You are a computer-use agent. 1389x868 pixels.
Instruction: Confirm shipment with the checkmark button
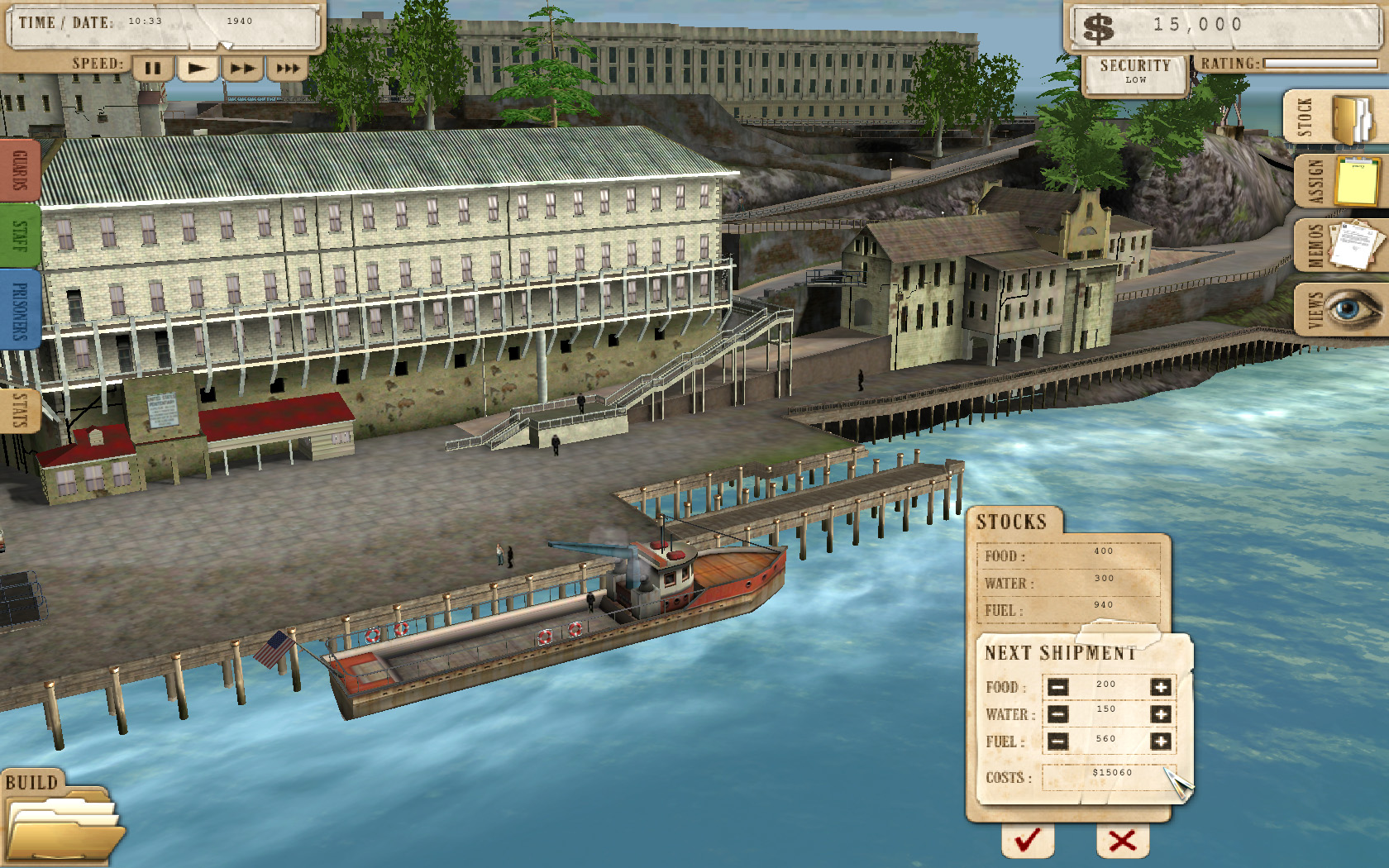(1026, 839)
